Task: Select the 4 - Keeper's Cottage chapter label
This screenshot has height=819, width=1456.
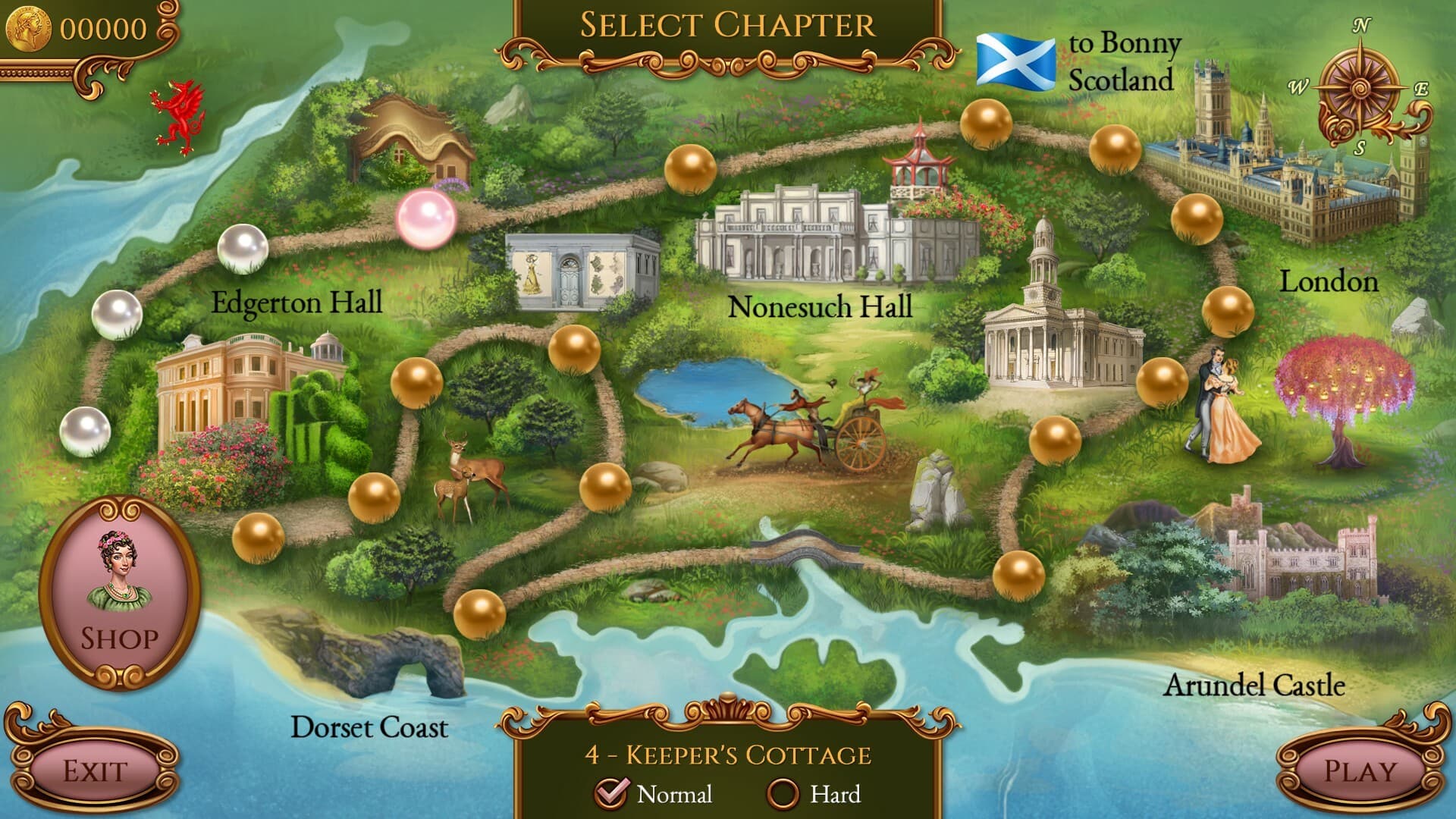Action: pyautogui.click(x=730, y=755)
